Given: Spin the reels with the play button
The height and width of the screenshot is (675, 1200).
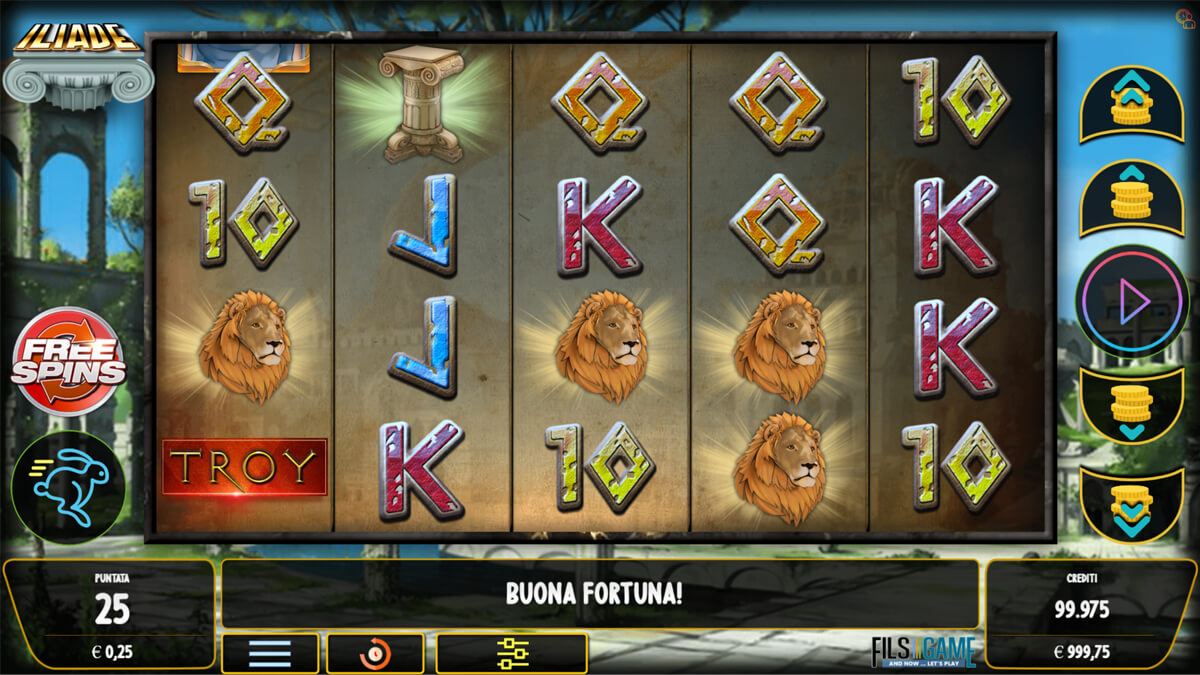Looking at the screenshot, I should pyautogui.click(x=1131, y=301).
